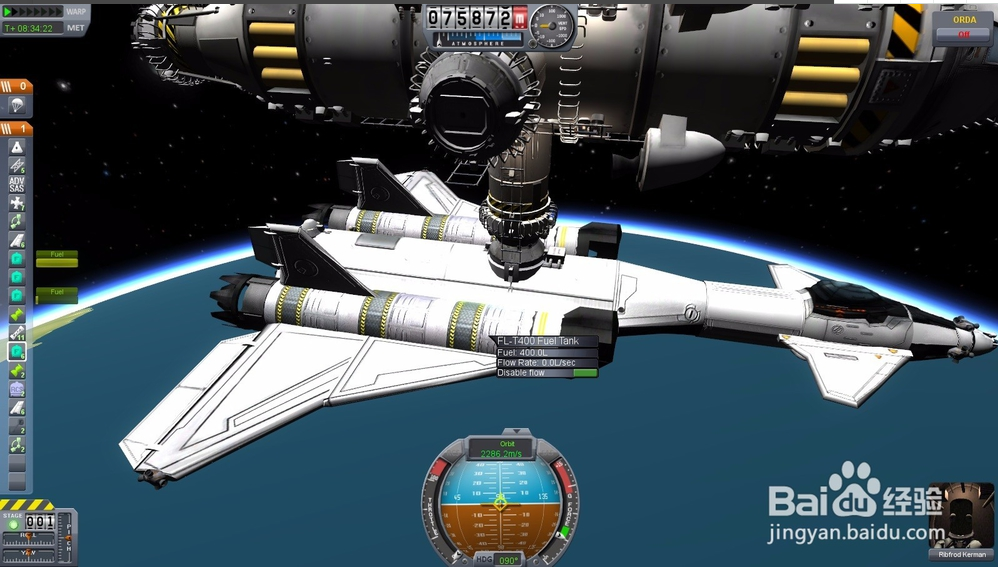Click the Disable flow button
The height and width of the screenshot is (567, 998).
546,373
